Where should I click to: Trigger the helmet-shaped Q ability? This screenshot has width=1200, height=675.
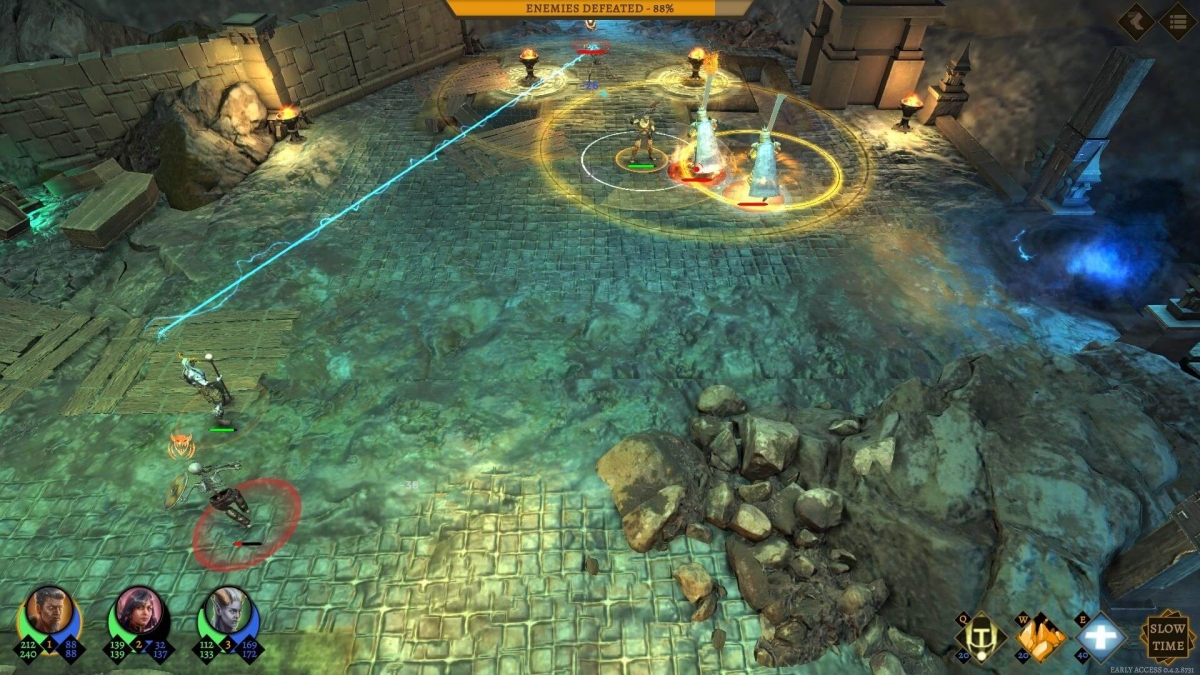pos(981,637)
